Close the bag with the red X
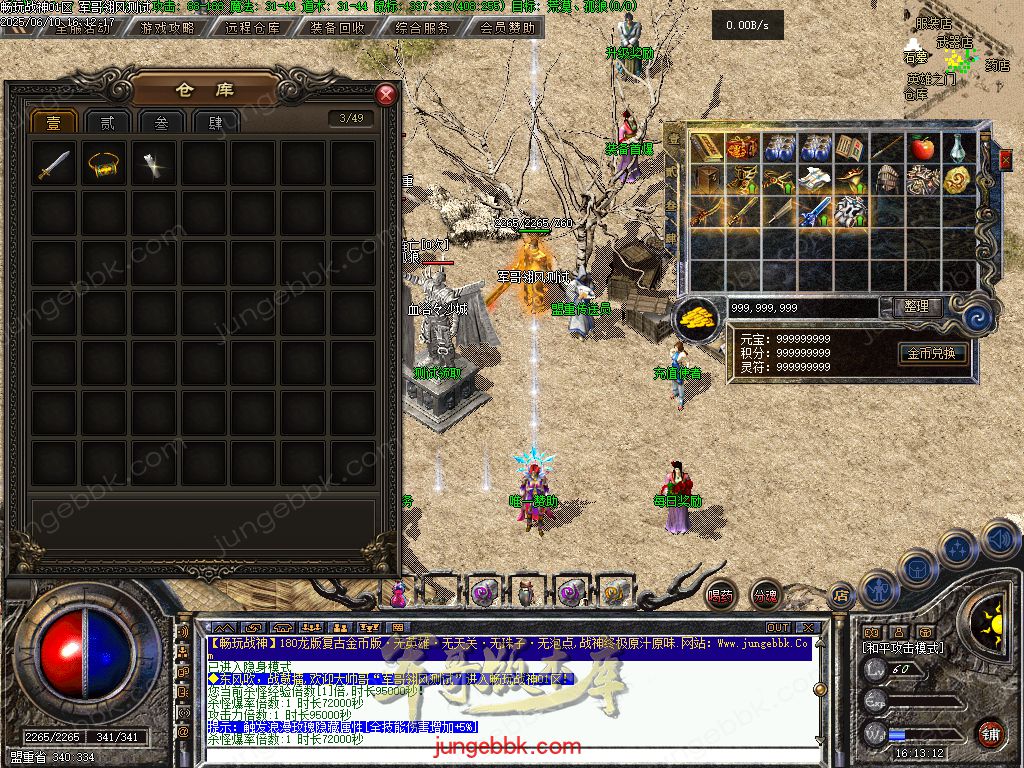The image size is (1024, 768). point(1005,159)
